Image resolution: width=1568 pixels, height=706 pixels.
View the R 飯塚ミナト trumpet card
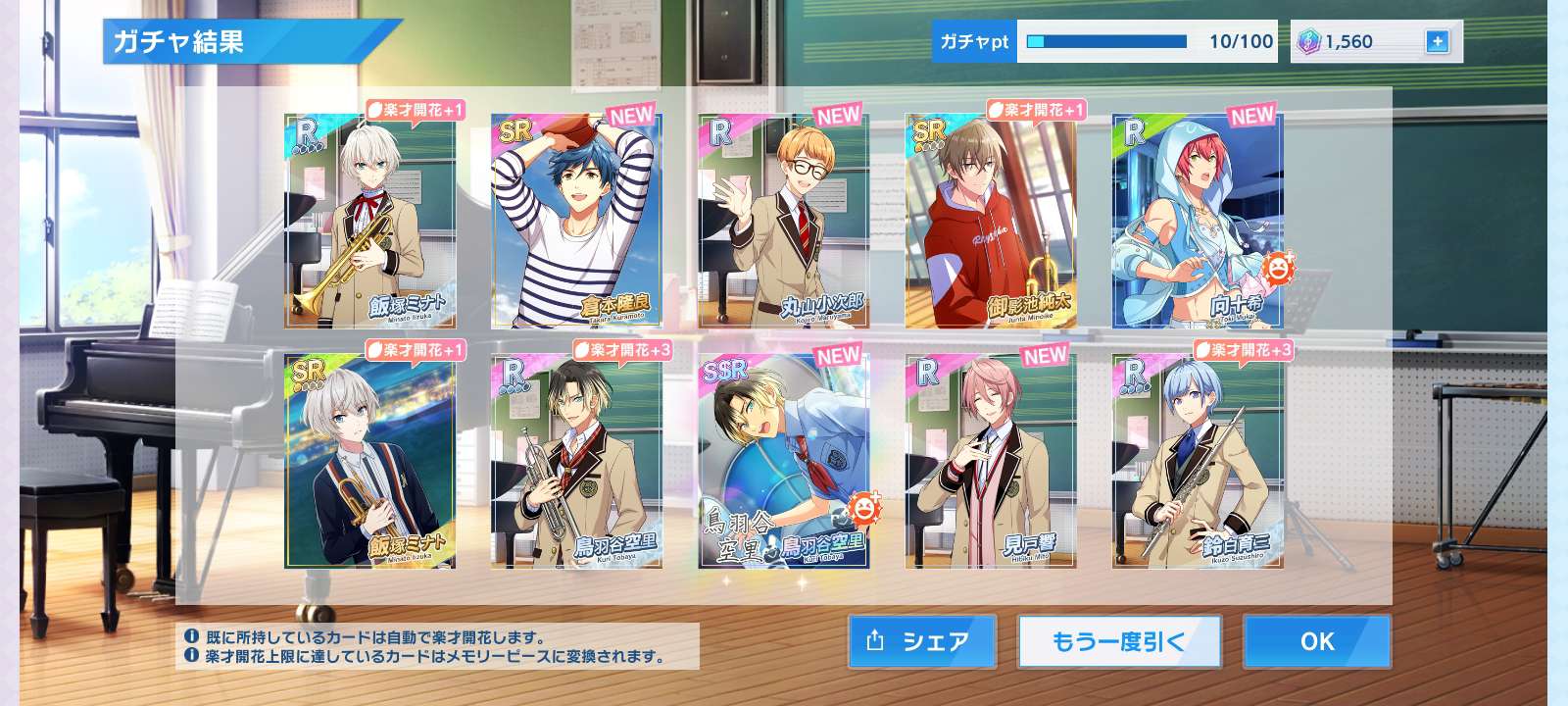point(369,221)
